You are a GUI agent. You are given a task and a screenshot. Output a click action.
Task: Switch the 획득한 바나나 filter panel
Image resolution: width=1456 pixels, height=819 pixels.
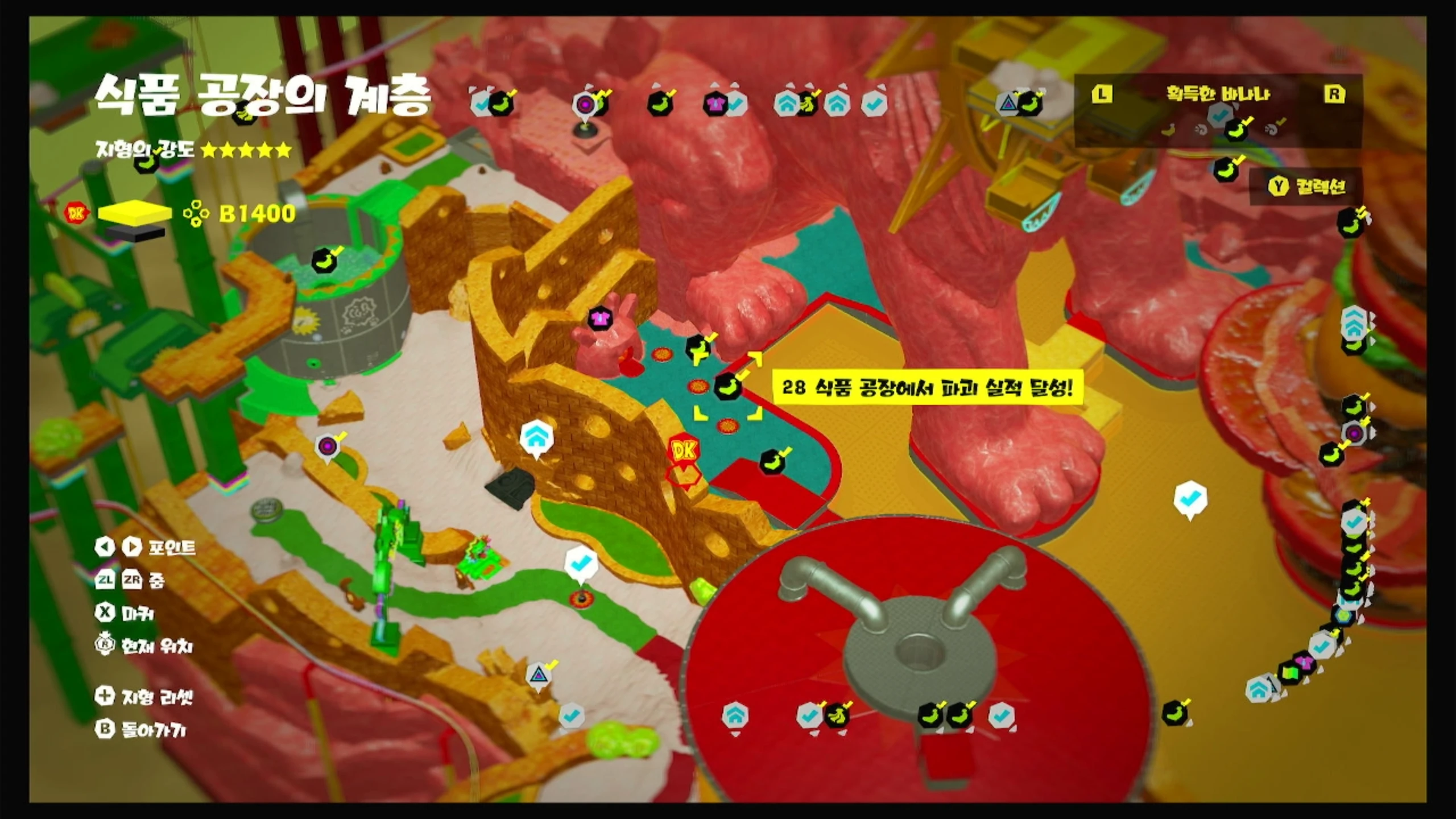point(1218,94)
